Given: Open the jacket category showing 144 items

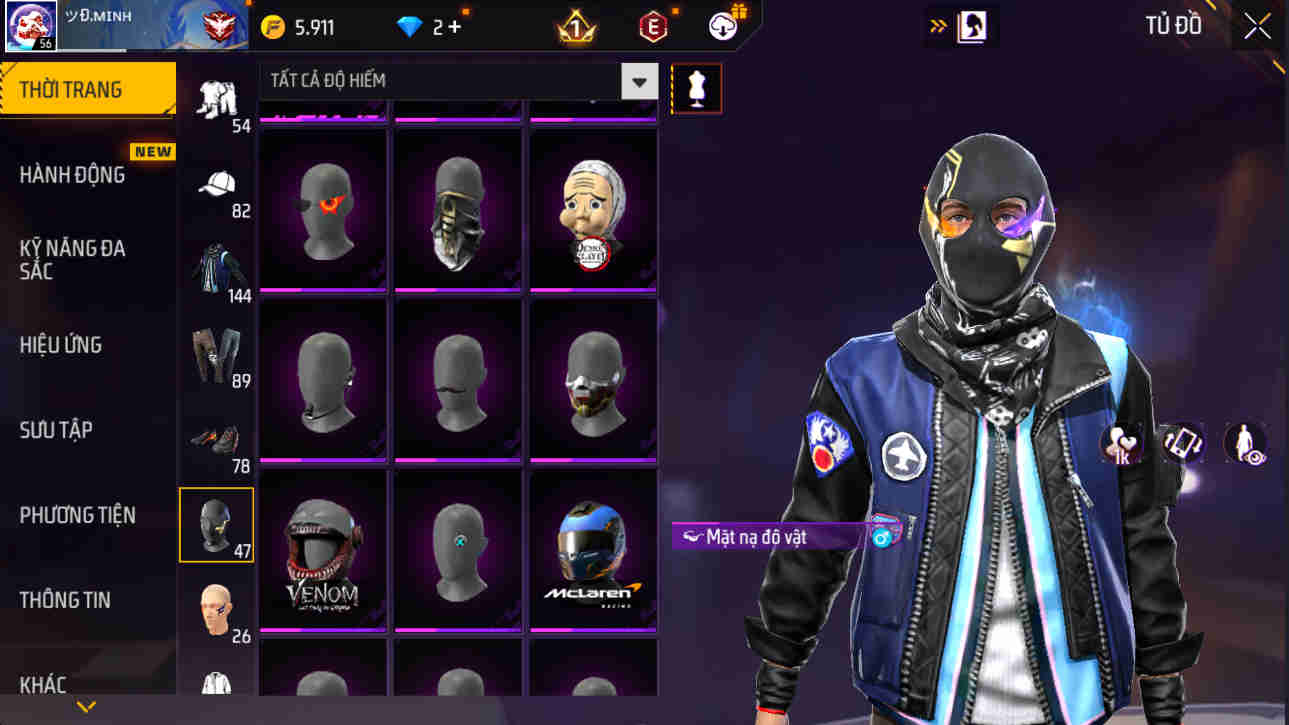Looking at the screenshot, I should (217, 263).
